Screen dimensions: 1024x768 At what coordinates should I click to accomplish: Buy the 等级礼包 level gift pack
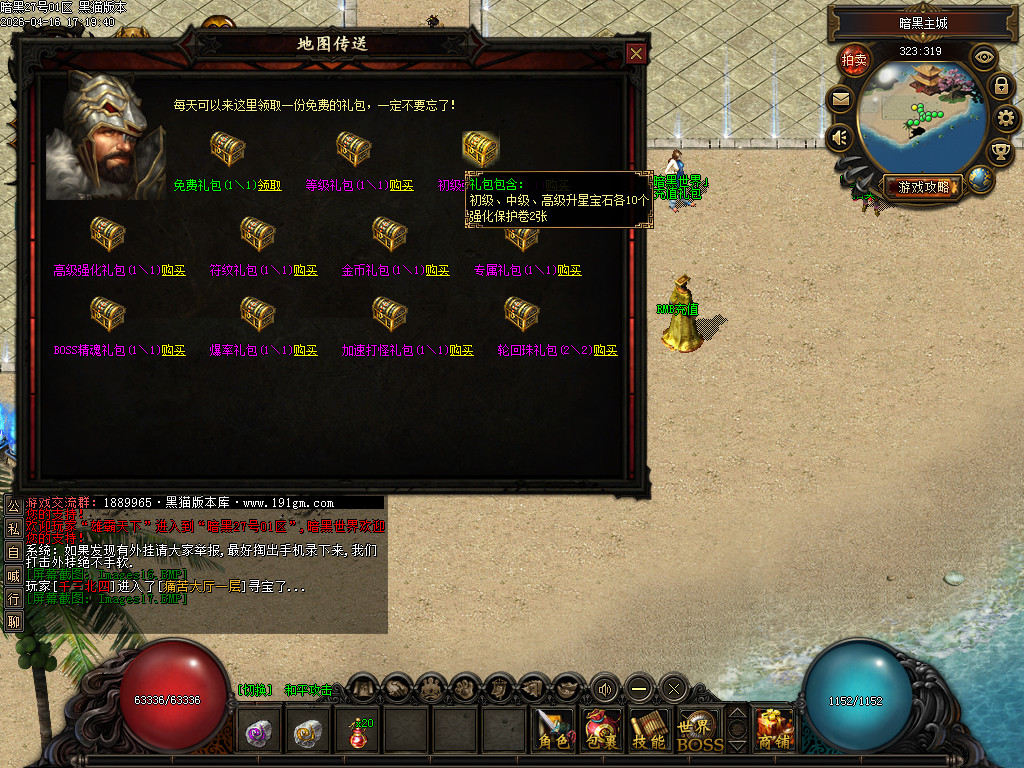tap(401, 185)
